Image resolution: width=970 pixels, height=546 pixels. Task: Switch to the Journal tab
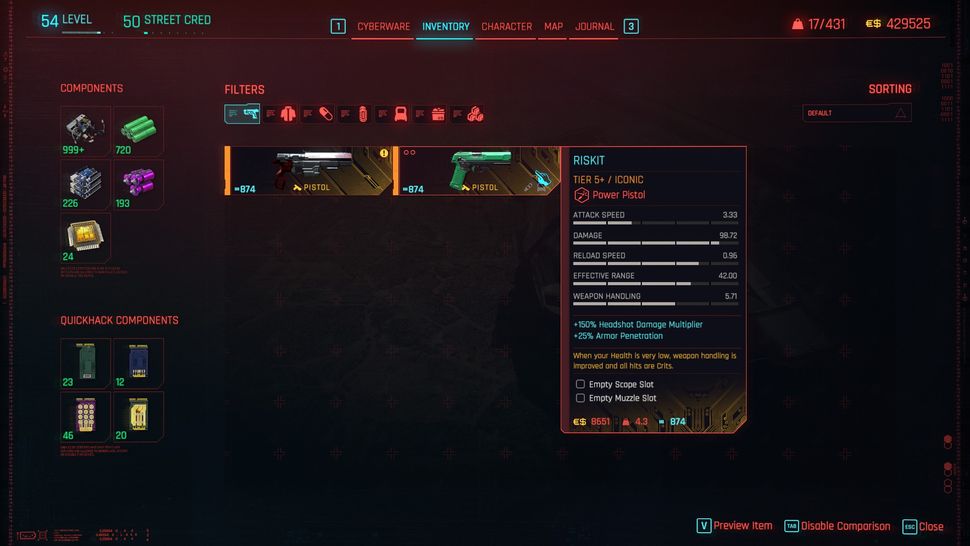point(594,27)
